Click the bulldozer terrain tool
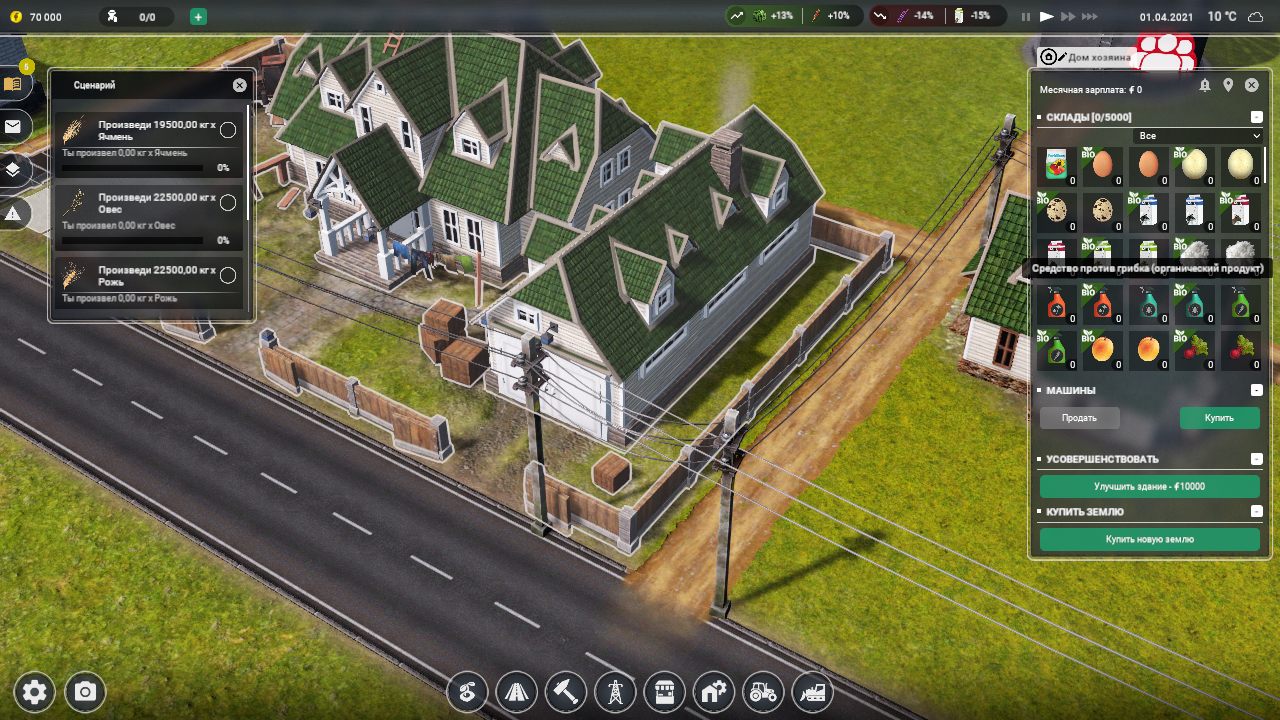 pos(812,692)
